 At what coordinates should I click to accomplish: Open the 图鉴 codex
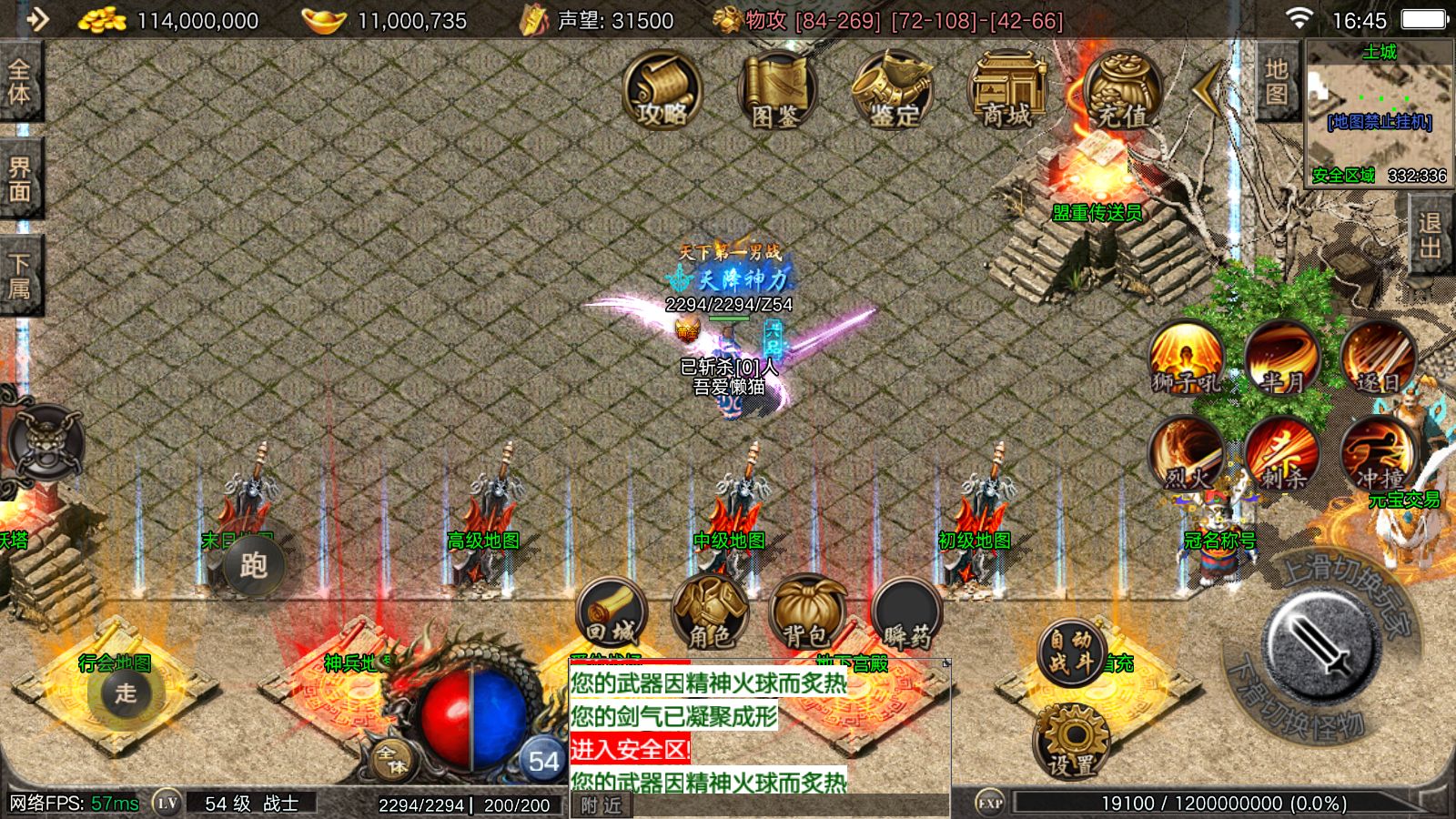click(x=775, y=90)
